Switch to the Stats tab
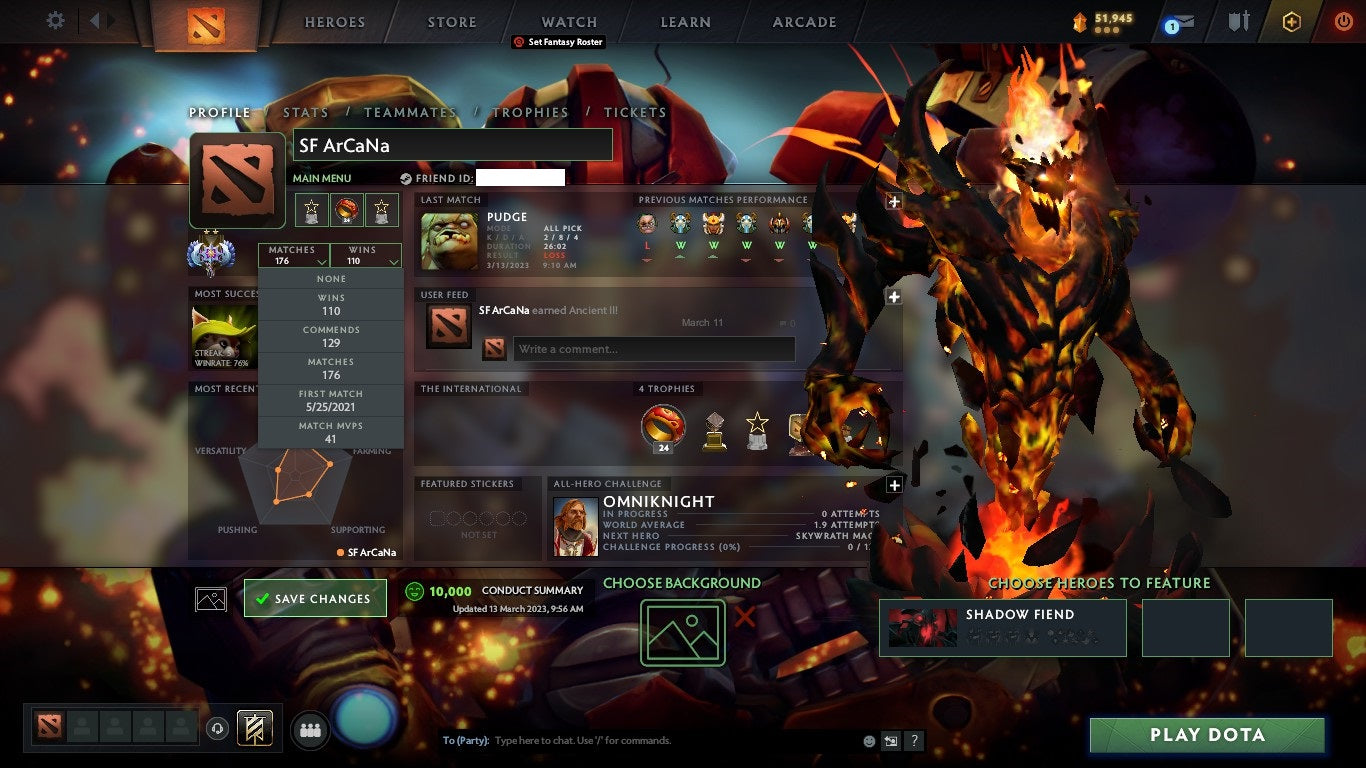This screenshot has width=1366, height=768. pos(305,112)
